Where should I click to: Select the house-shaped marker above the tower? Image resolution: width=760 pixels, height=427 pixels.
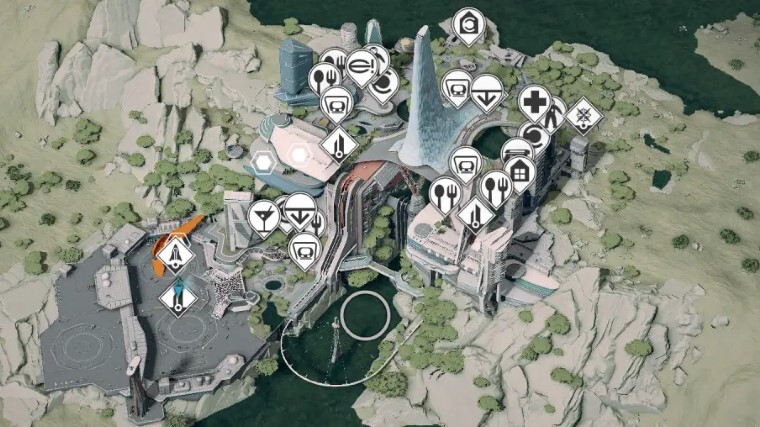point(467,23)
